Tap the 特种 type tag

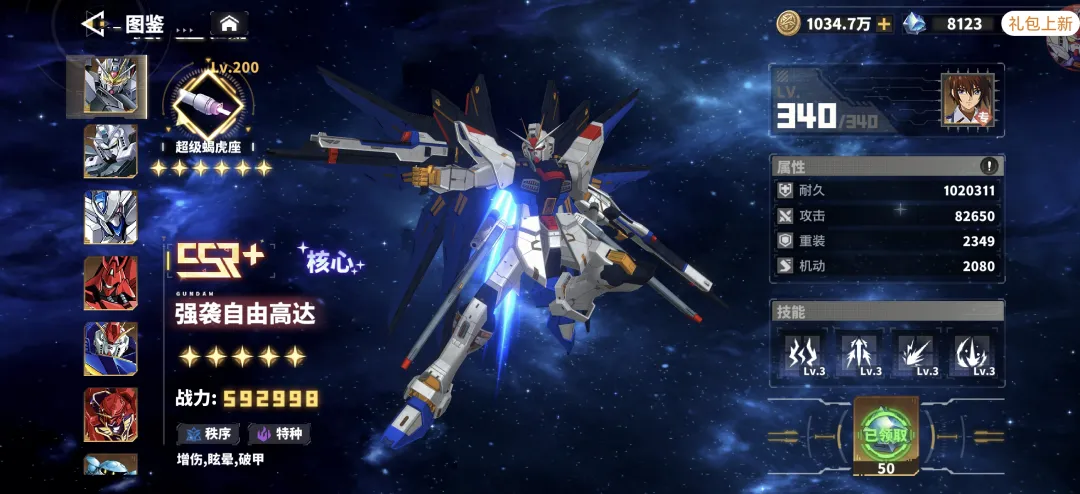[x=280, y=434]
